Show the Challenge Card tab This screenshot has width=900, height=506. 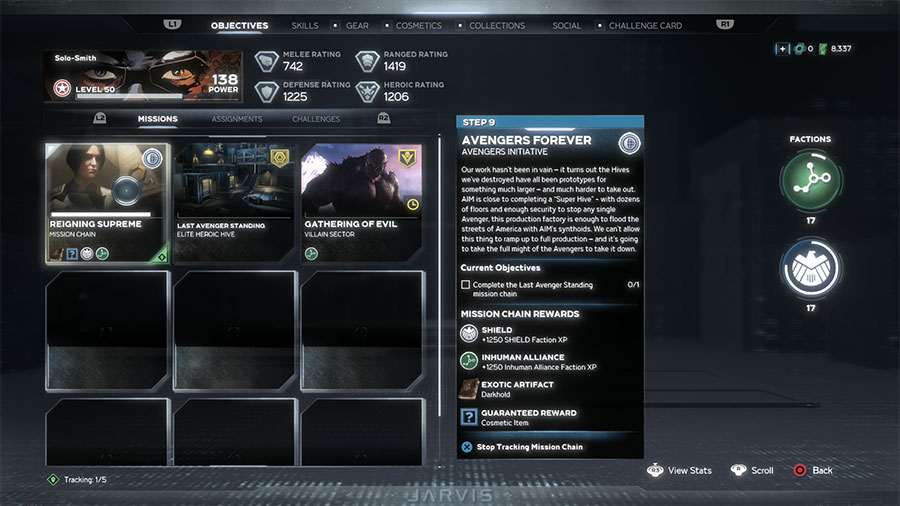point(644,26)
